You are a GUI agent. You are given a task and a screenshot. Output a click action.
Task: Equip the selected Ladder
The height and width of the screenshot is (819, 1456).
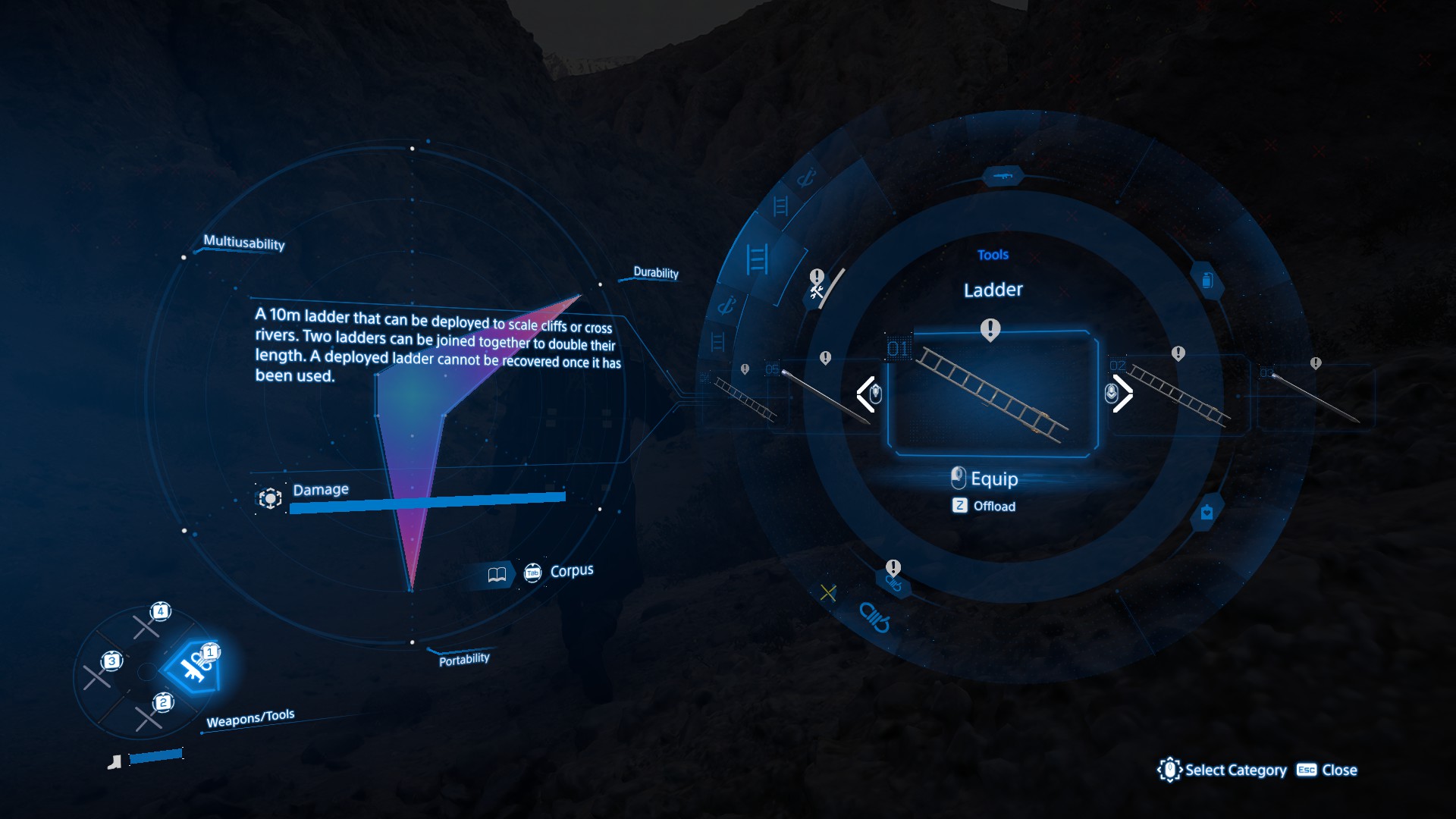coord(985,479)
